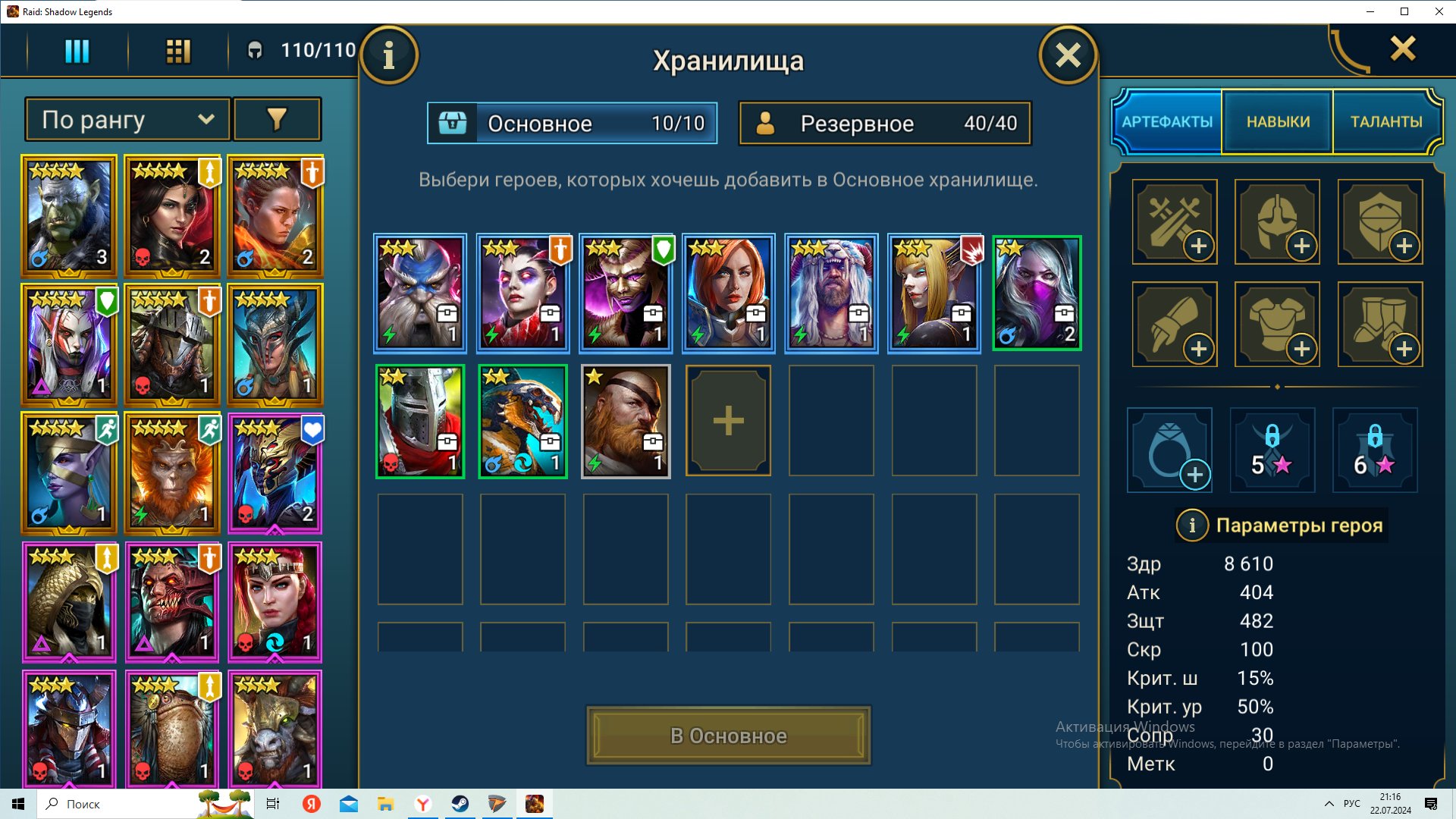Screen dimensions: 1456x819
Task: Switch to the Резервное storage tab
Action: [885, 123]
